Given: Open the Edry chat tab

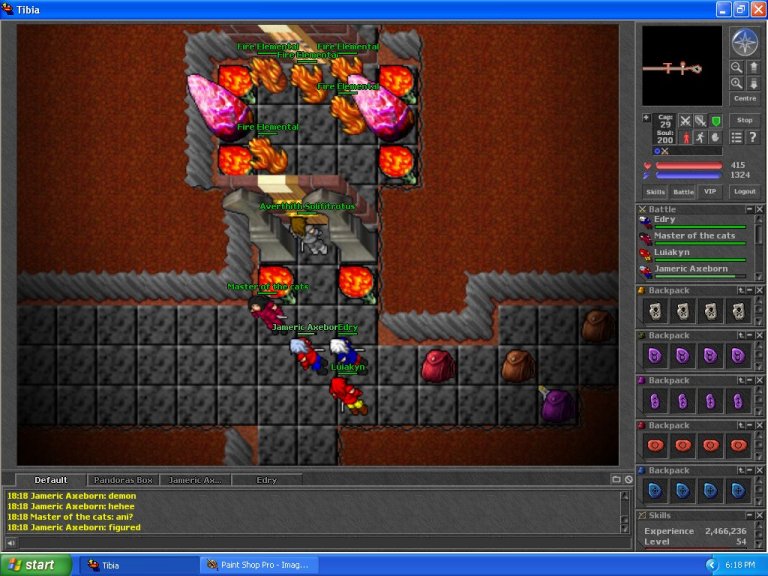Looking at the screenshot, I should (x=266, y=480).
